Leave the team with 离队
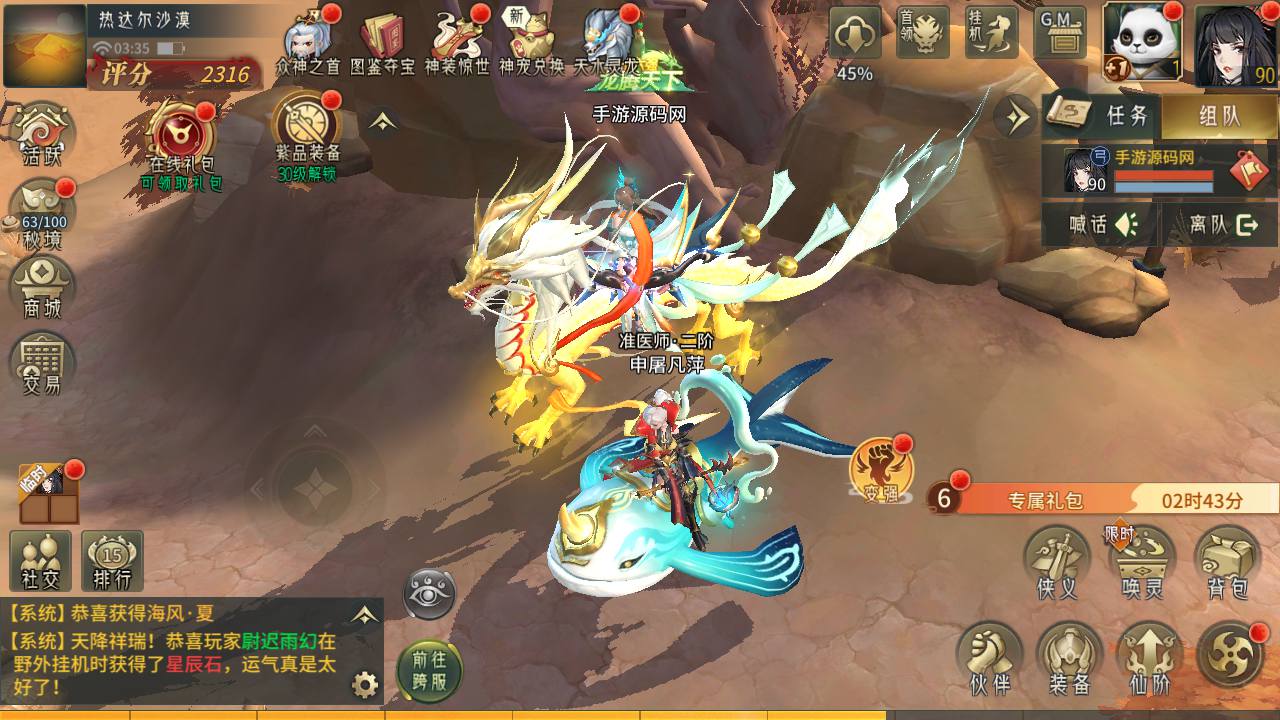This screenshot has height=720, width=1280. coord(1221,224)
